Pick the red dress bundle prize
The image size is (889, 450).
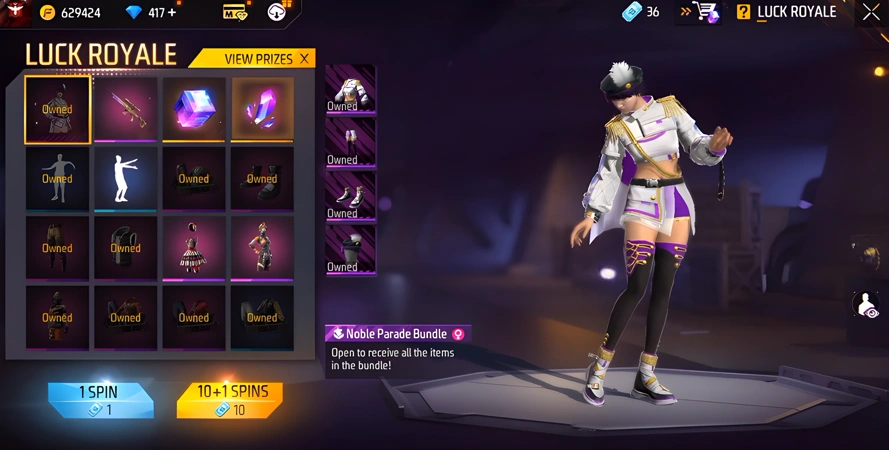tap(194, 248)
